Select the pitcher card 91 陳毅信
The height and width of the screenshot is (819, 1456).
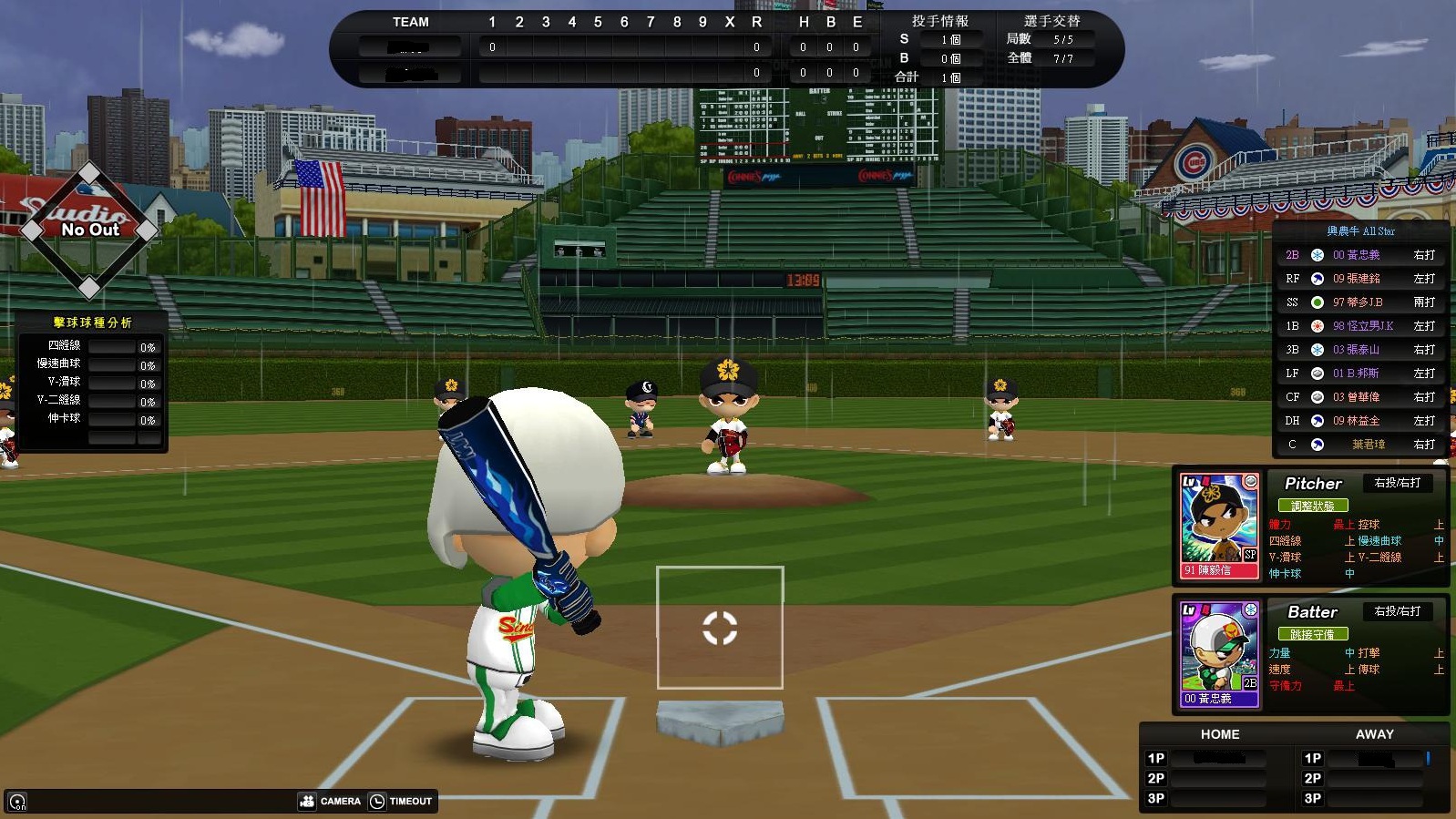(x=1219, y=527)
